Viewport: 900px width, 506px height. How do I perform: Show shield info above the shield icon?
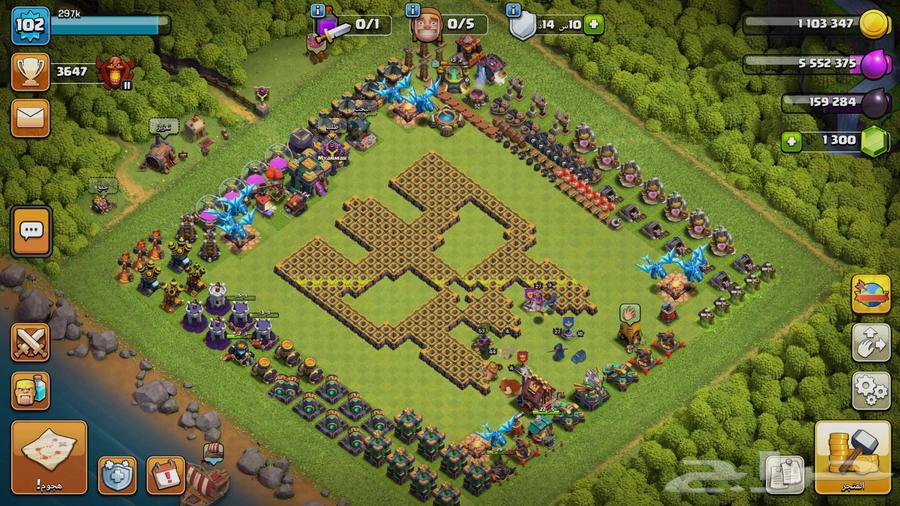click(515, 10)
